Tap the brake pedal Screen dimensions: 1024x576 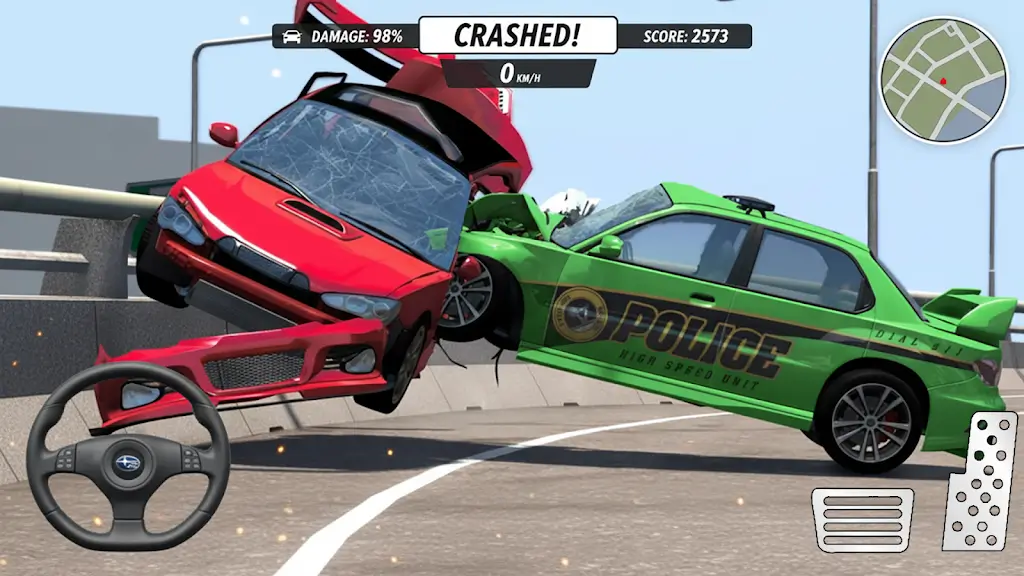tap(862, 519)
